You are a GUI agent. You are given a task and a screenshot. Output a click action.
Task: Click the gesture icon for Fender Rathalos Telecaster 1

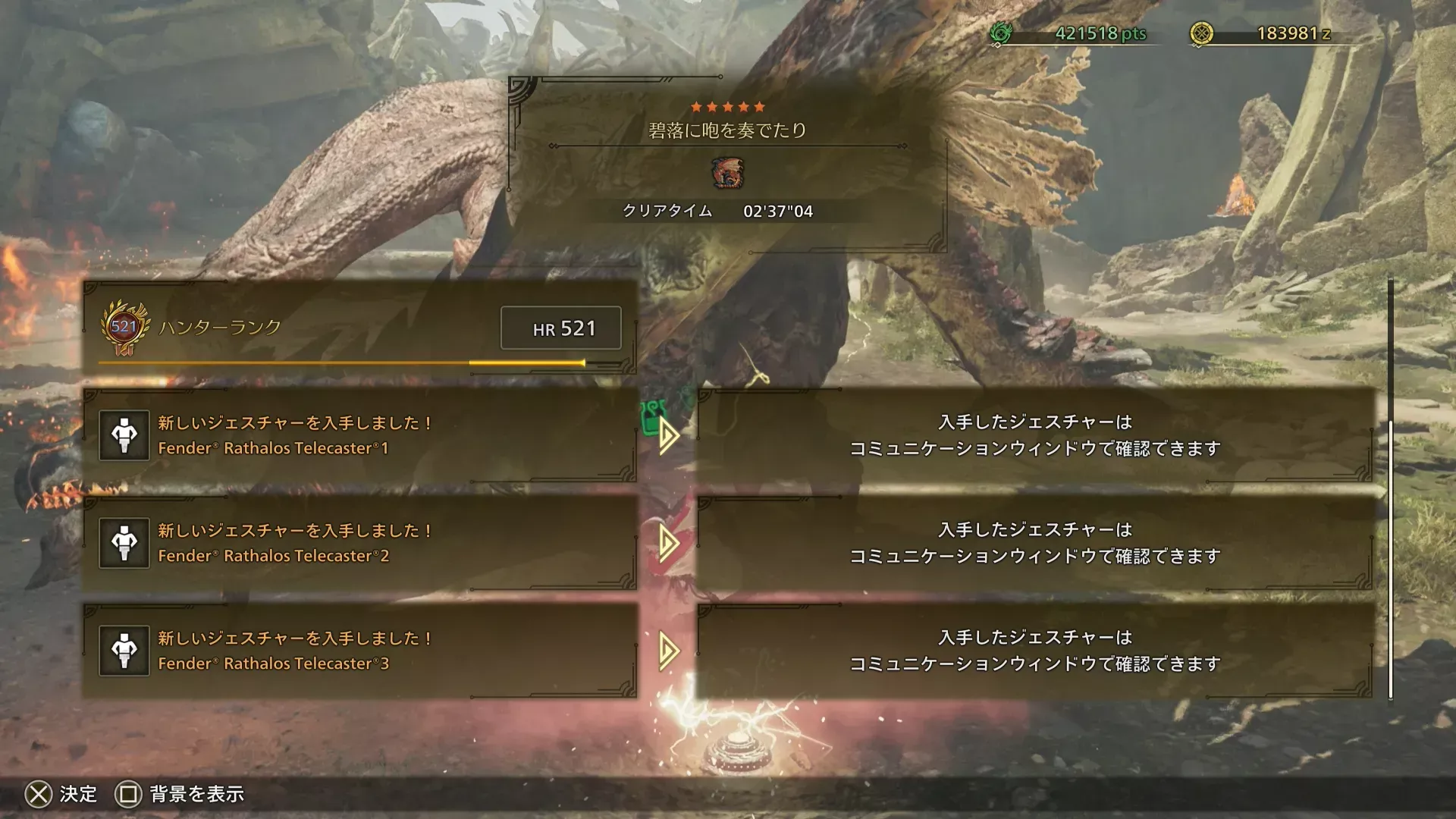[124, 436]
